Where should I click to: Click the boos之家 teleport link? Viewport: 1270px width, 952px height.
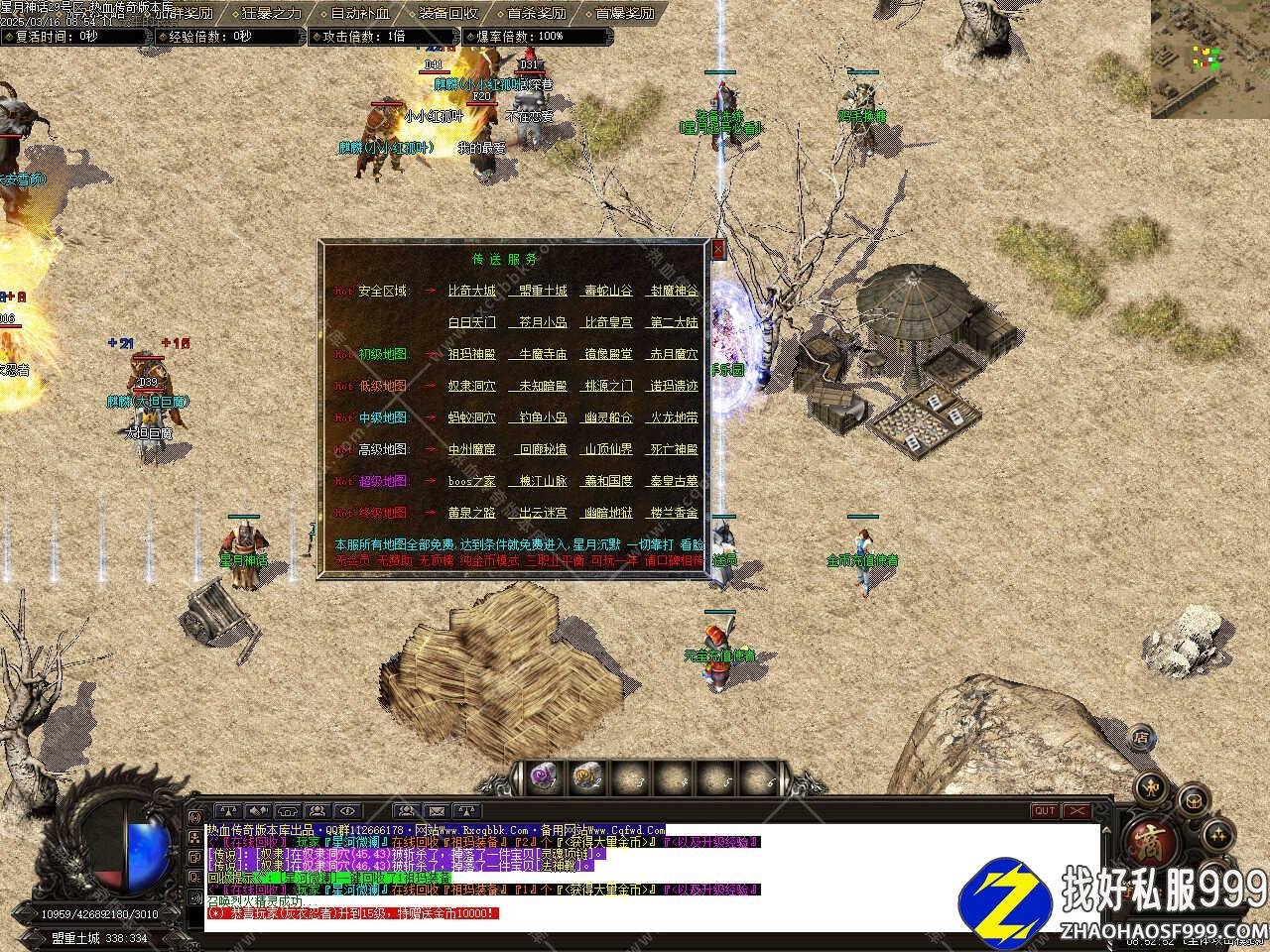tap(471, 481)
